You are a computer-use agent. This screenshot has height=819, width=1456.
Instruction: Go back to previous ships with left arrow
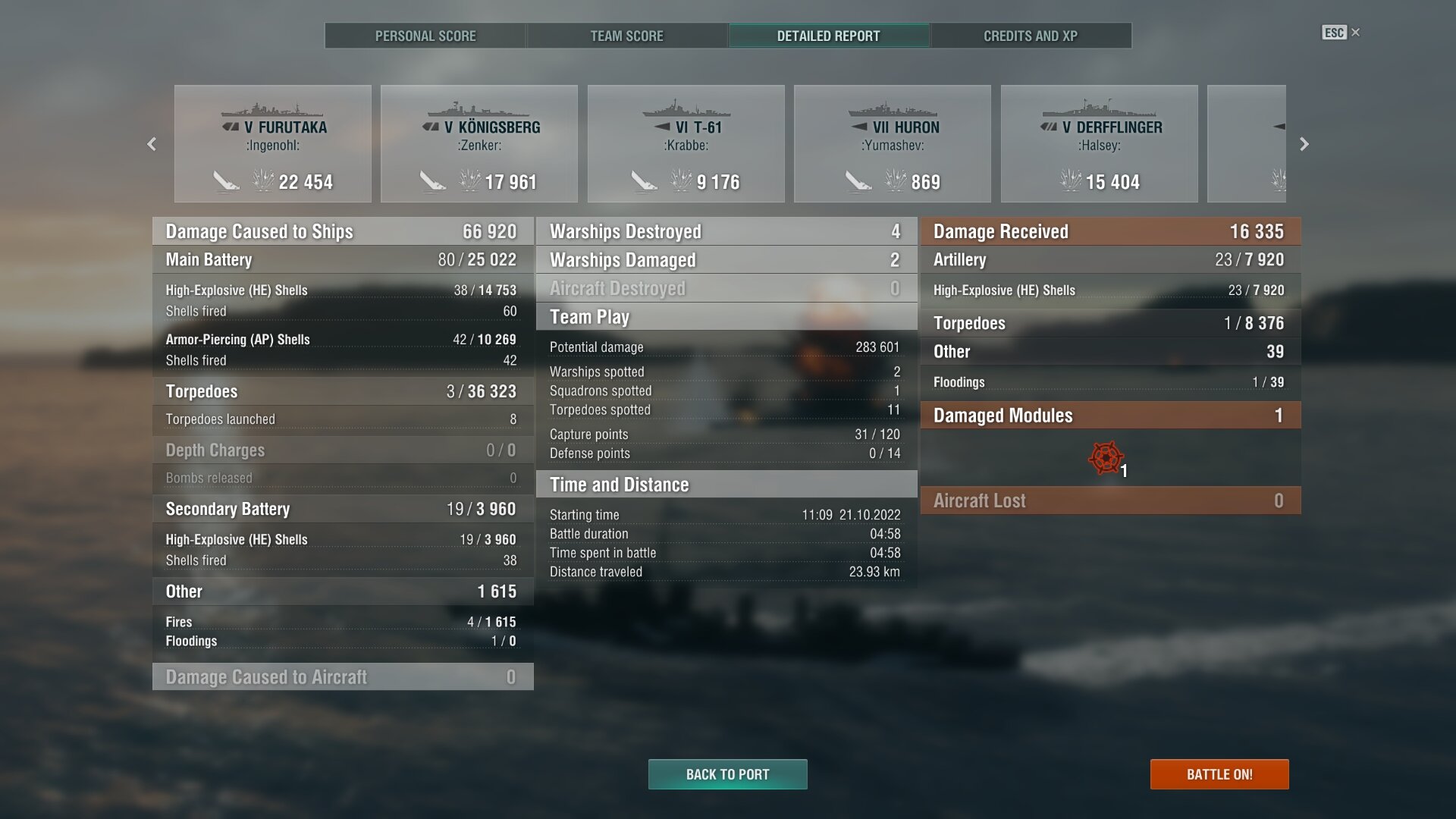152,144
